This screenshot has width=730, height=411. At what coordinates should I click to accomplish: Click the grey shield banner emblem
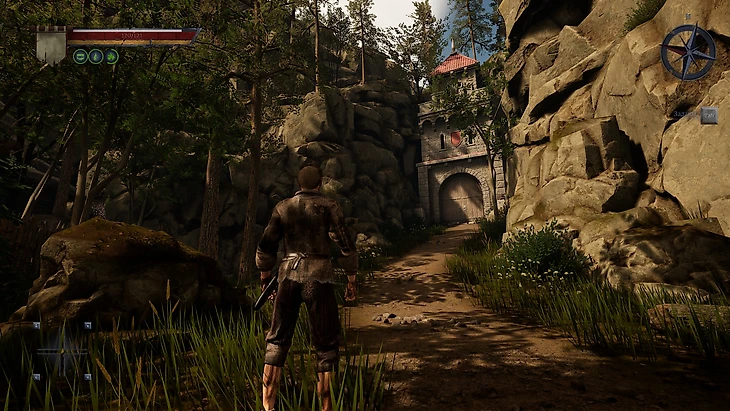(50, 46)
